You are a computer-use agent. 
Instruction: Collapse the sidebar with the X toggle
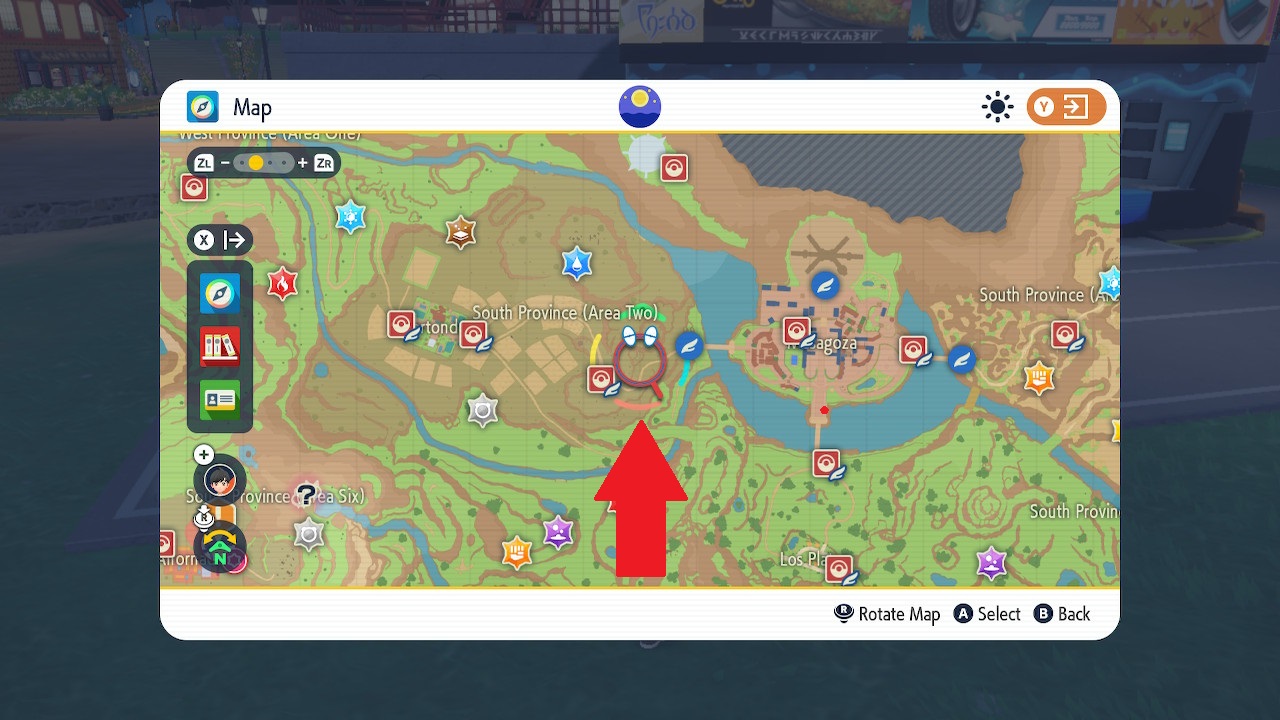tap(204, 240)
